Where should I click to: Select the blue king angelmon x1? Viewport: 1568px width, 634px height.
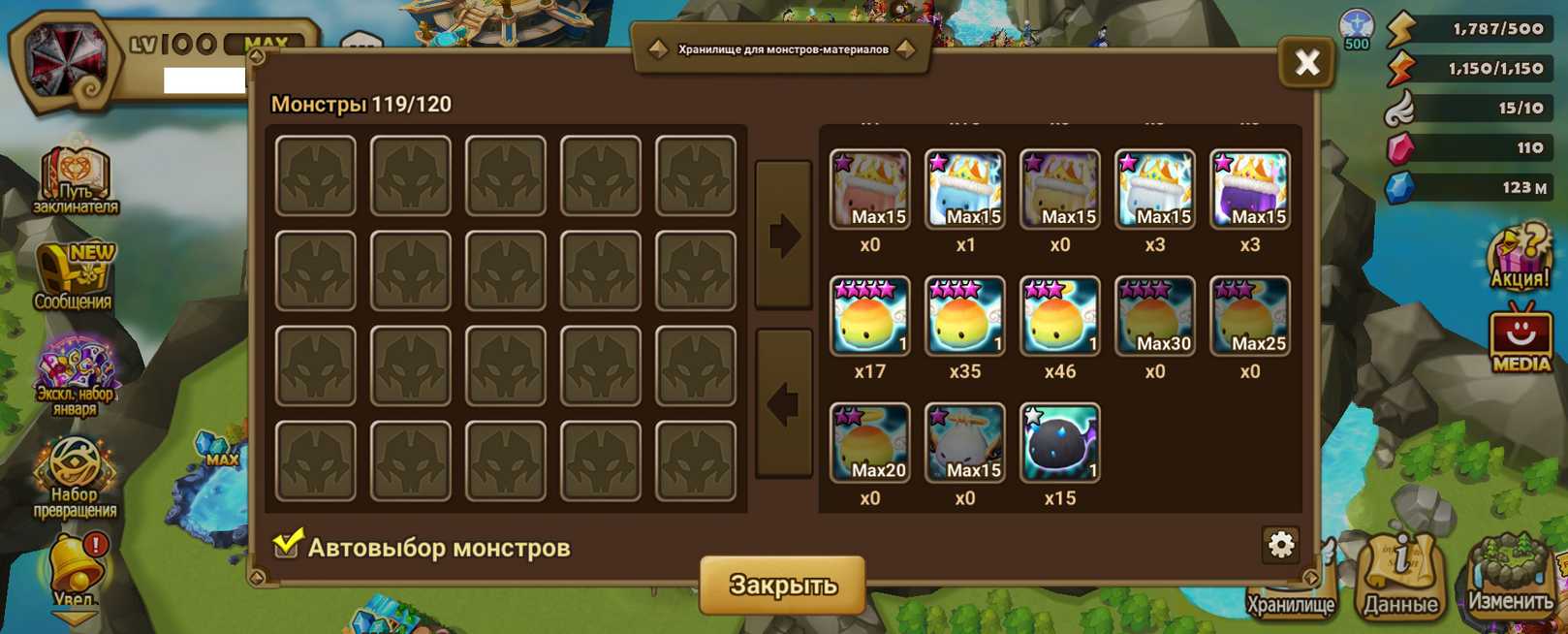[964, 189]
